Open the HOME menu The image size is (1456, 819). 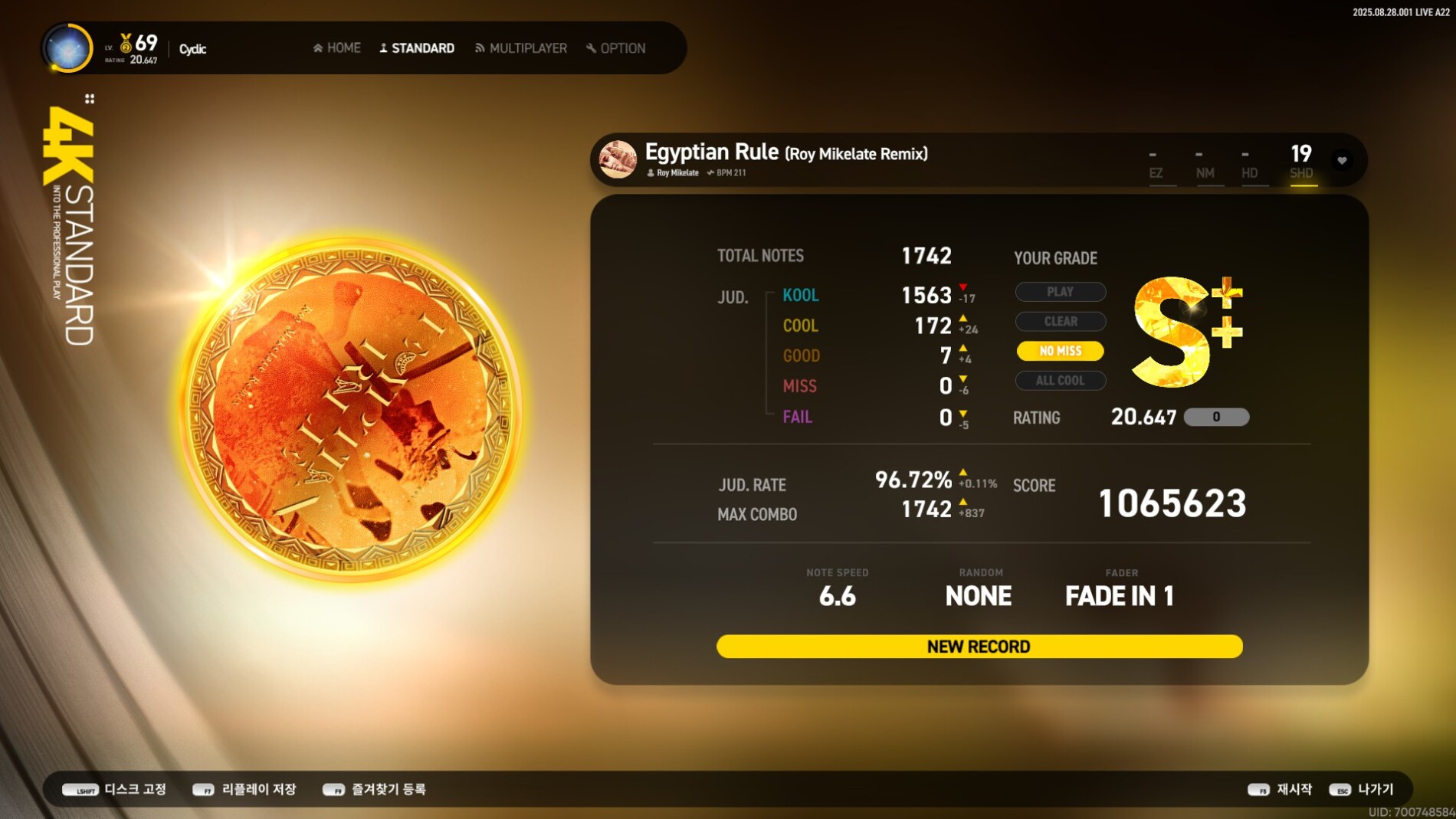337,48
